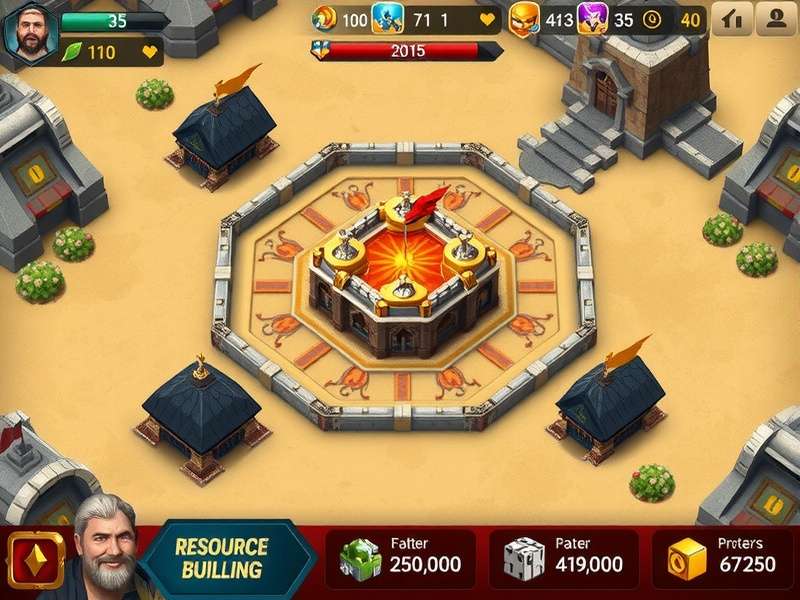Open the person silhouette account button
Viewport: 800px width, 600px height.
pos(776,19)
